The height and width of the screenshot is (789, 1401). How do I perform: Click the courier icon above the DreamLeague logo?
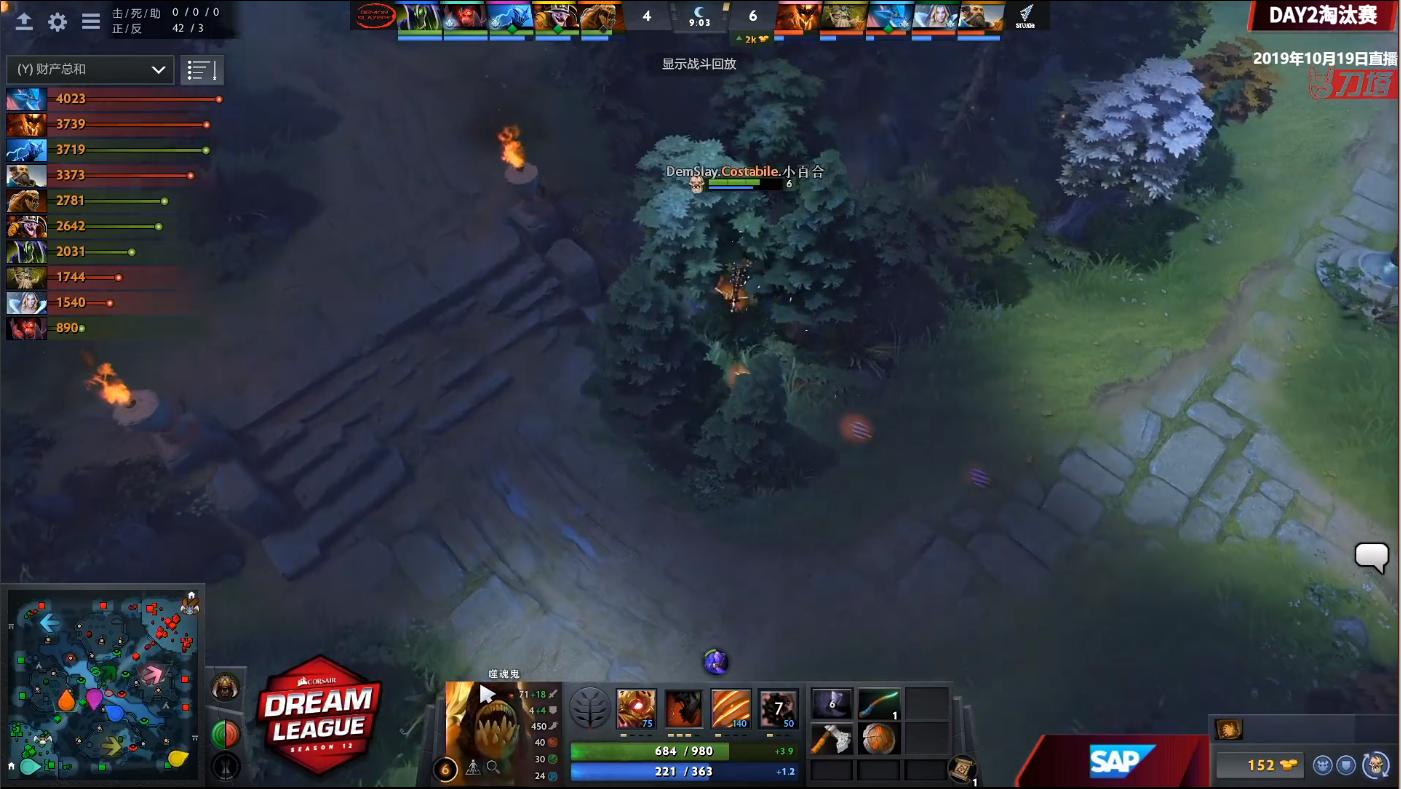tap(226, 688)
